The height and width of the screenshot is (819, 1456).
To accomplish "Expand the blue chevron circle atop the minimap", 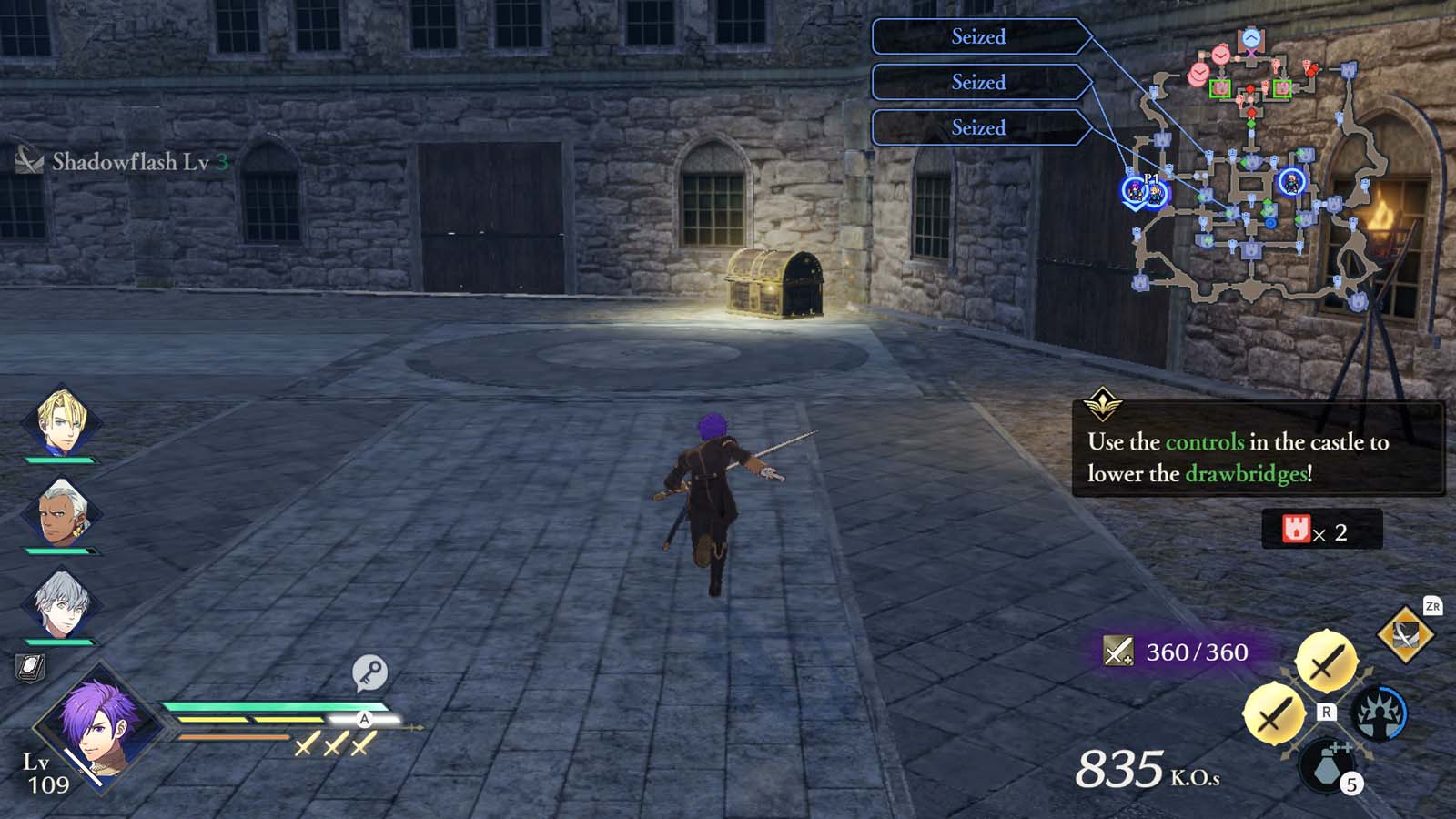I will click(x=1251, y=38).
